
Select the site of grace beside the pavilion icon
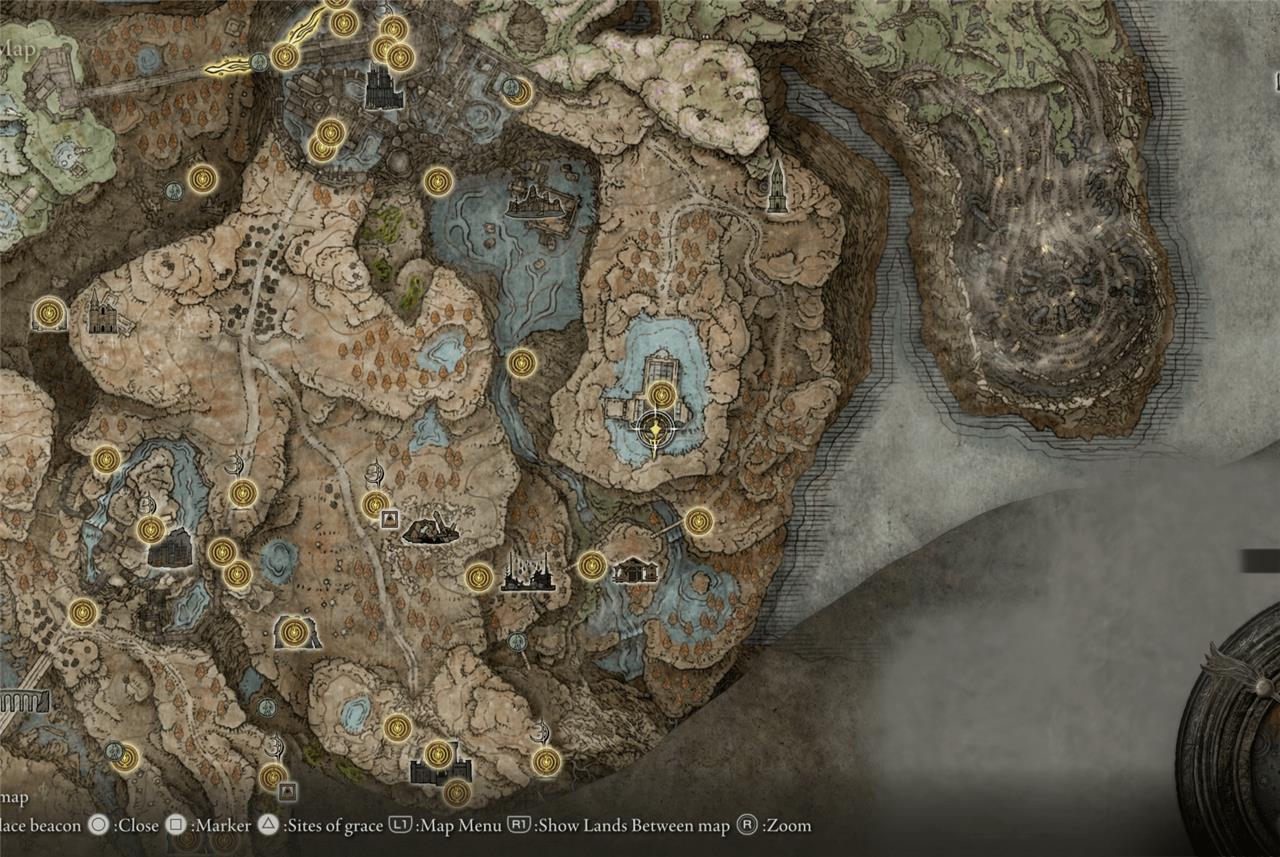(592, 565)
